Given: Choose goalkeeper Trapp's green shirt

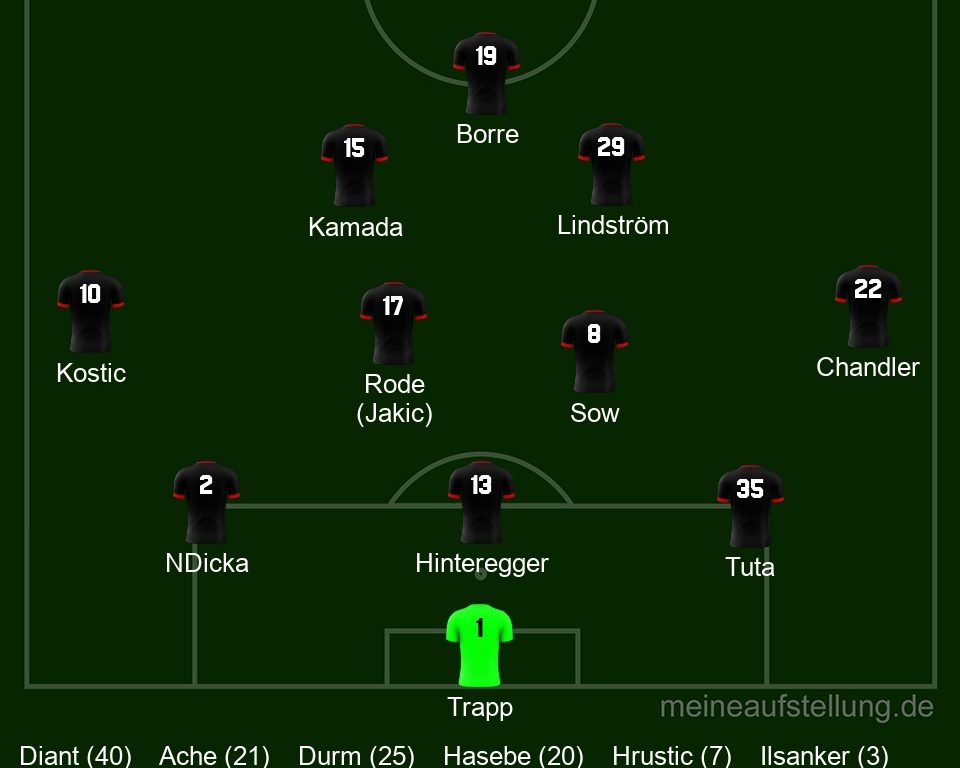Looking at the screenshot, I should pyautogui.click(x=480, y=644).
